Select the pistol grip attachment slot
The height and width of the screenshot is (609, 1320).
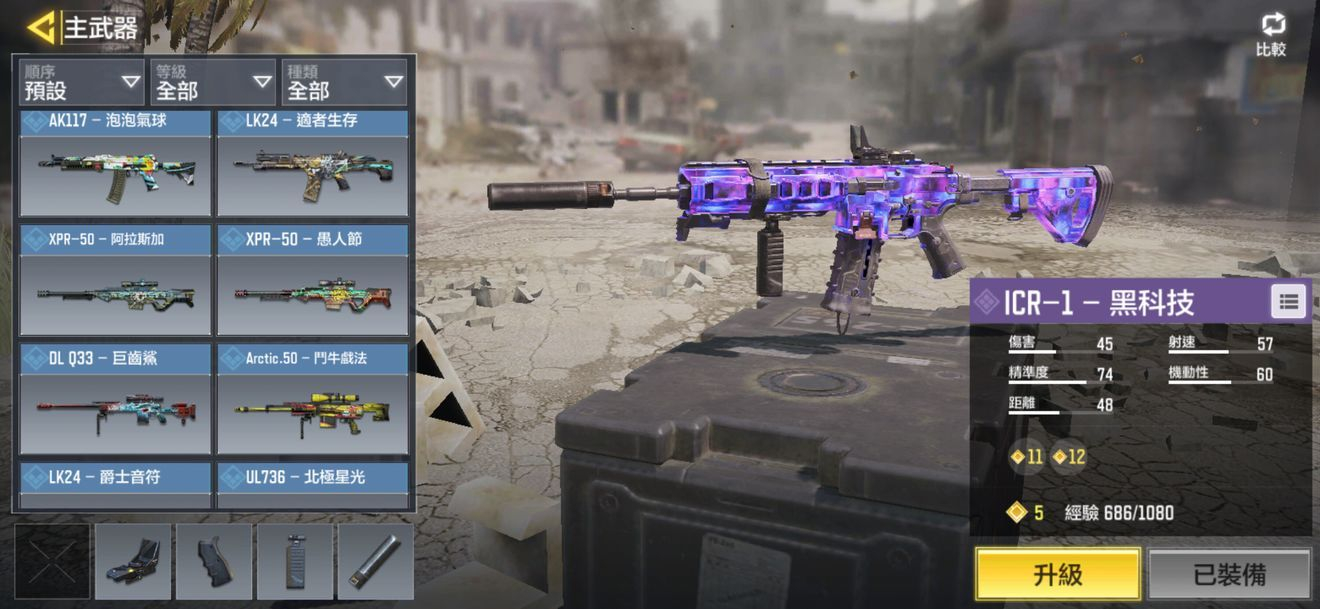(214, 561)
